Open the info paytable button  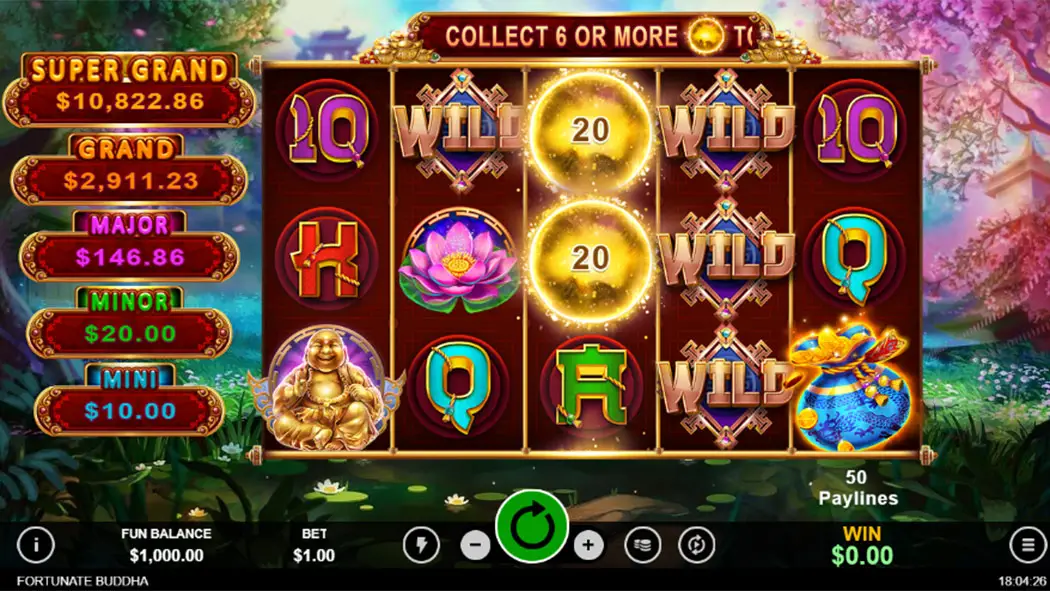(x=36, y=545)
